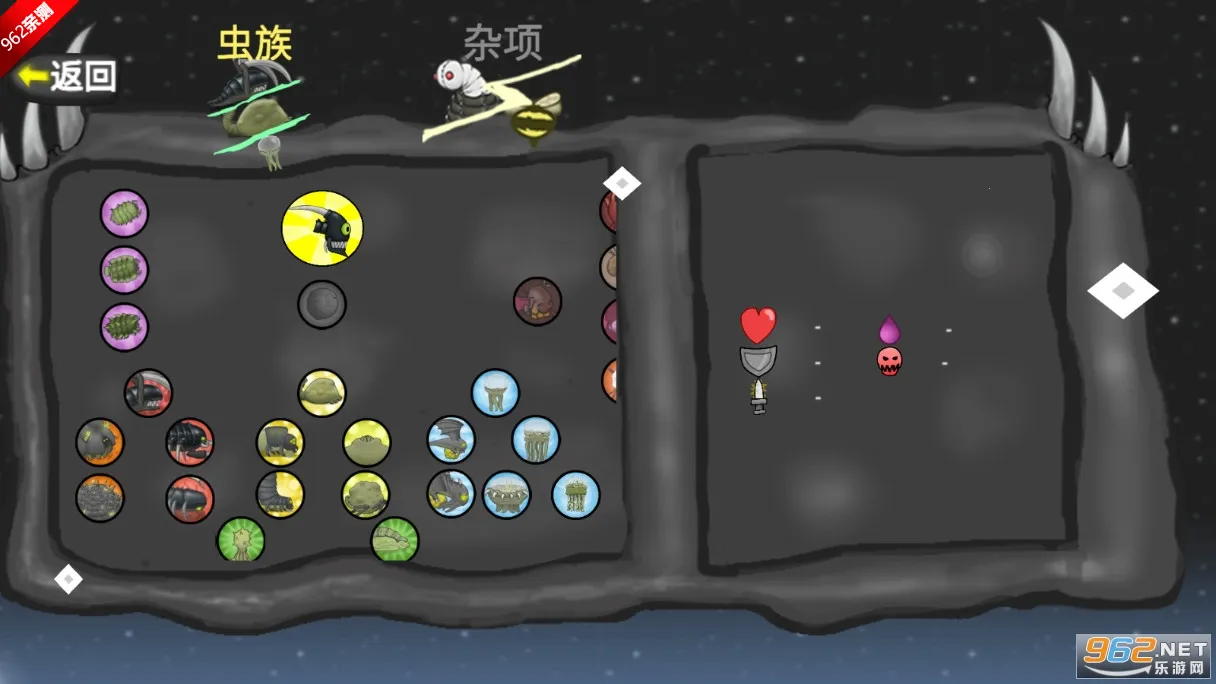Select the brown creature in maroon circle
The image size is (1216, 684).
(538, 301)
